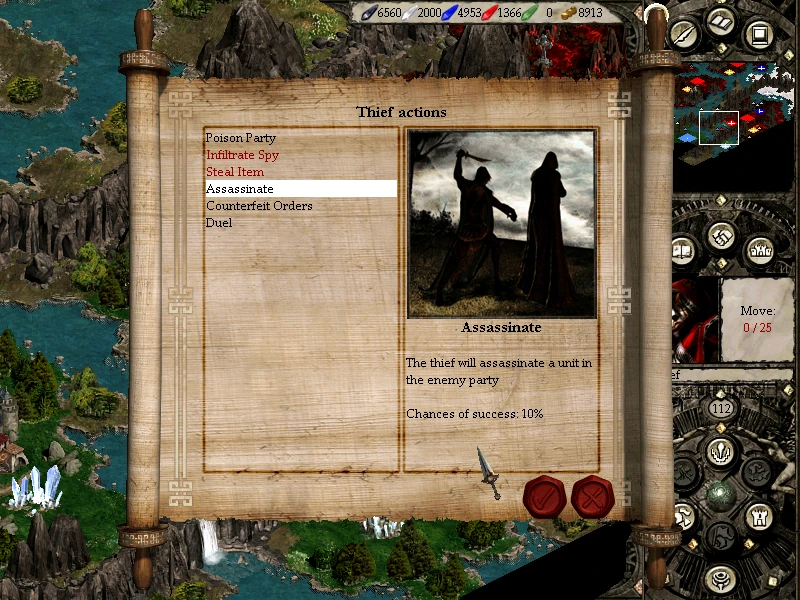Confirm with the red checkmark seal
The height and width of the screenshot is (600, 800).
click(x=545, y=496)
